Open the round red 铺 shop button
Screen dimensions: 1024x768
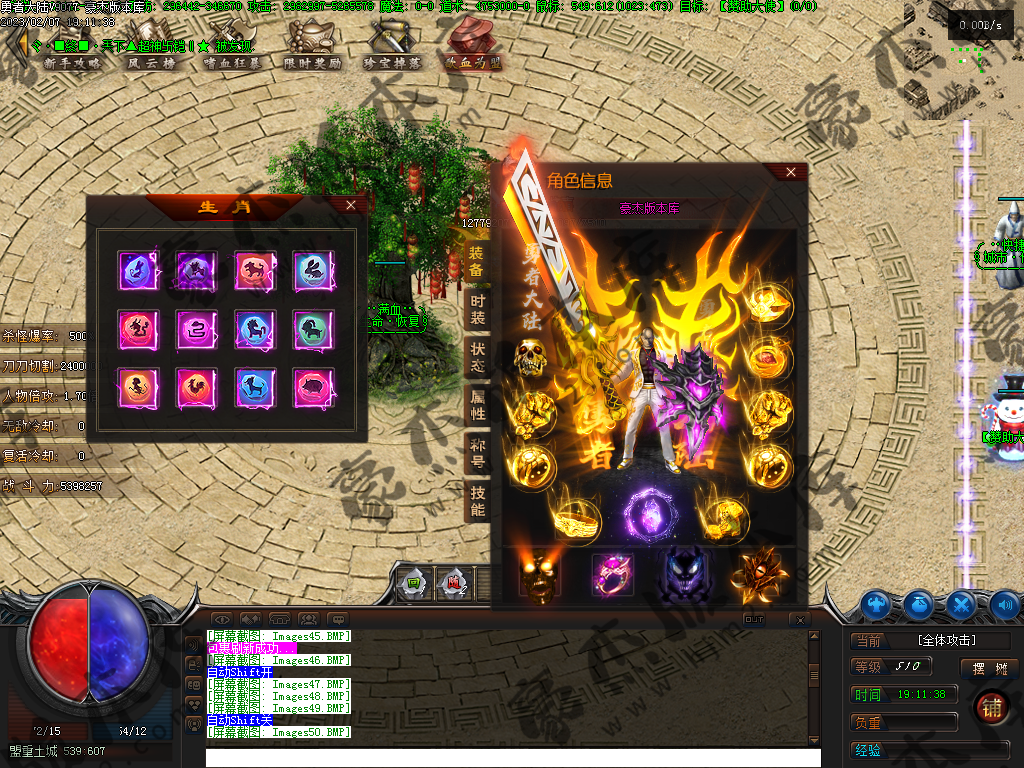coord(991,707)
